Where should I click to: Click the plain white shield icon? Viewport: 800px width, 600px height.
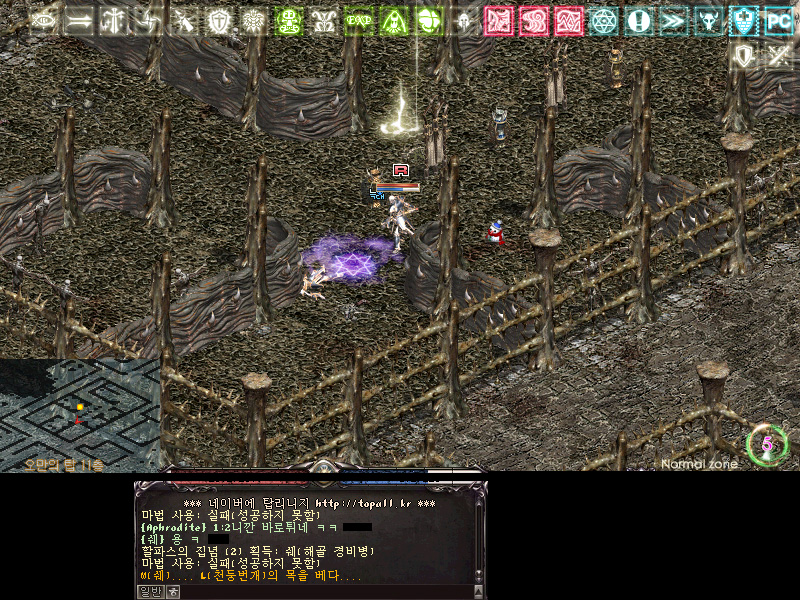(x=743, y=56)
